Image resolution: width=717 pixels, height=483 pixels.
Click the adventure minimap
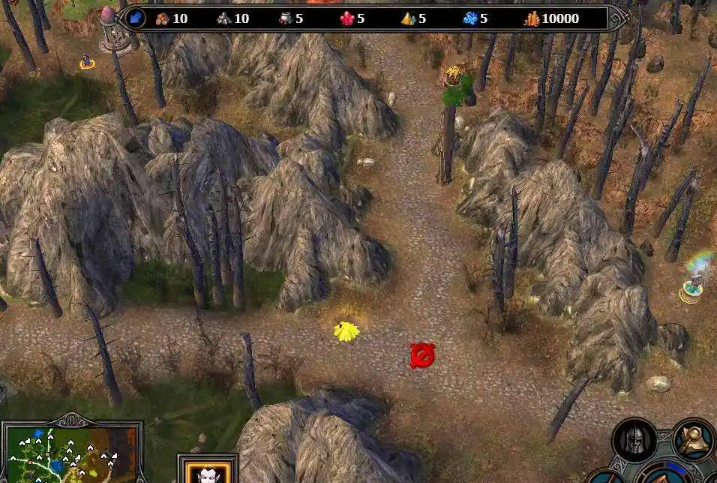point(70,456)
